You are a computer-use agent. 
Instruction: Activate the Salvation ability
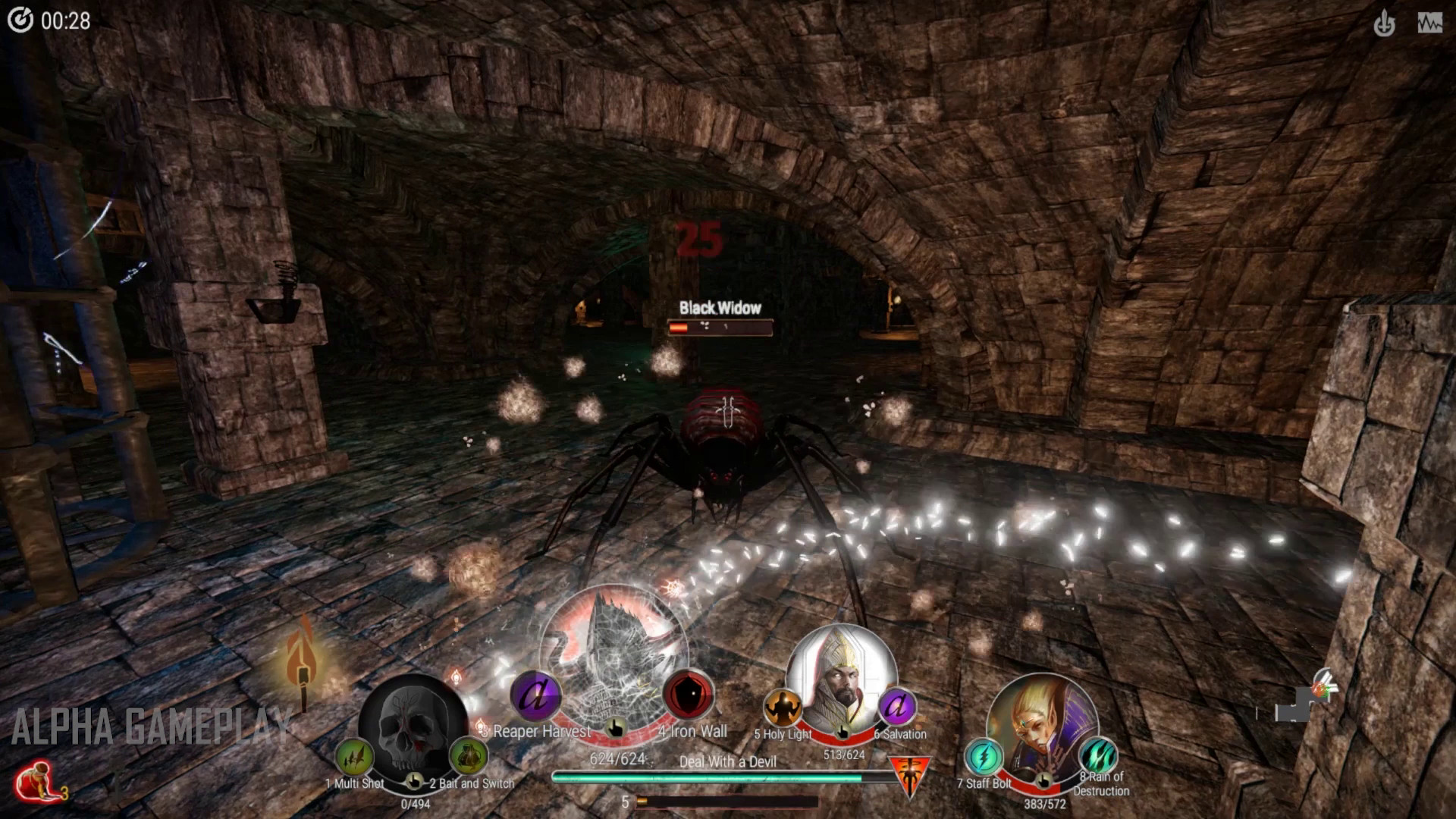(898, 708)
